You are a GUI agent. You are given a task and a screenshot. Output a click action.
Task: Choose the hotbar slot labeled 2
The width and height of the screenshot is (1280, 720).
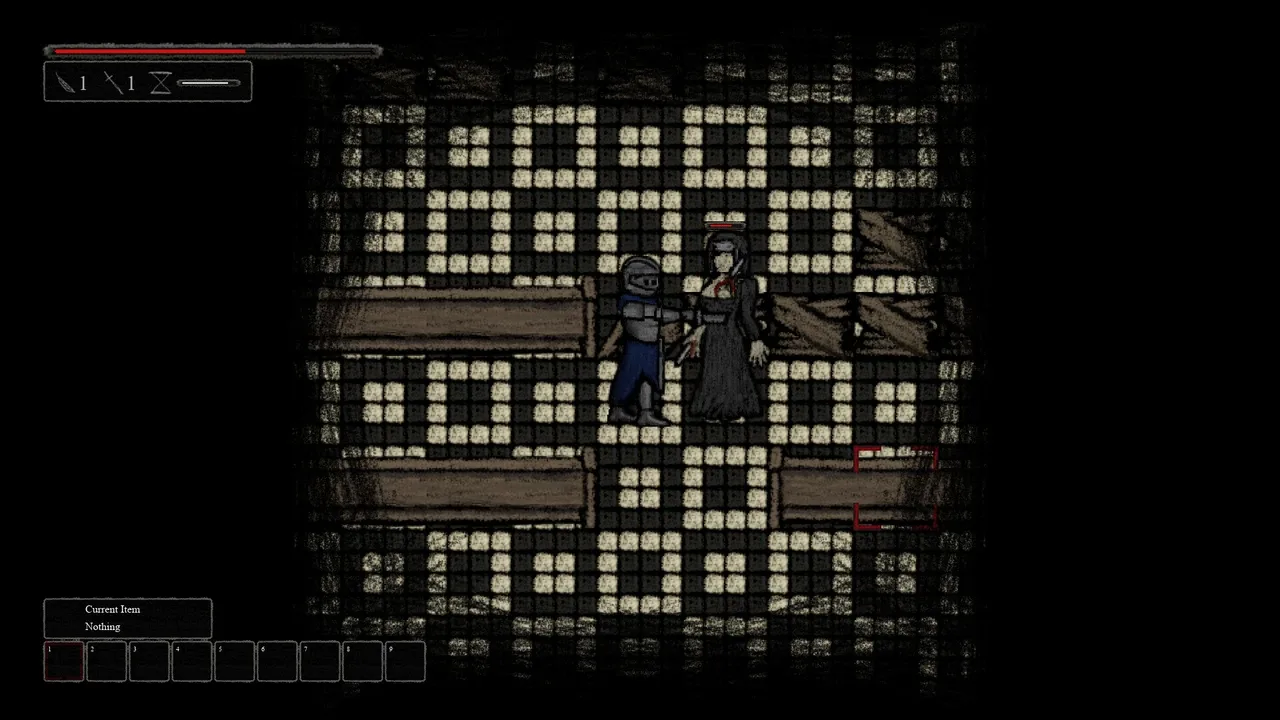pos(107,662)
